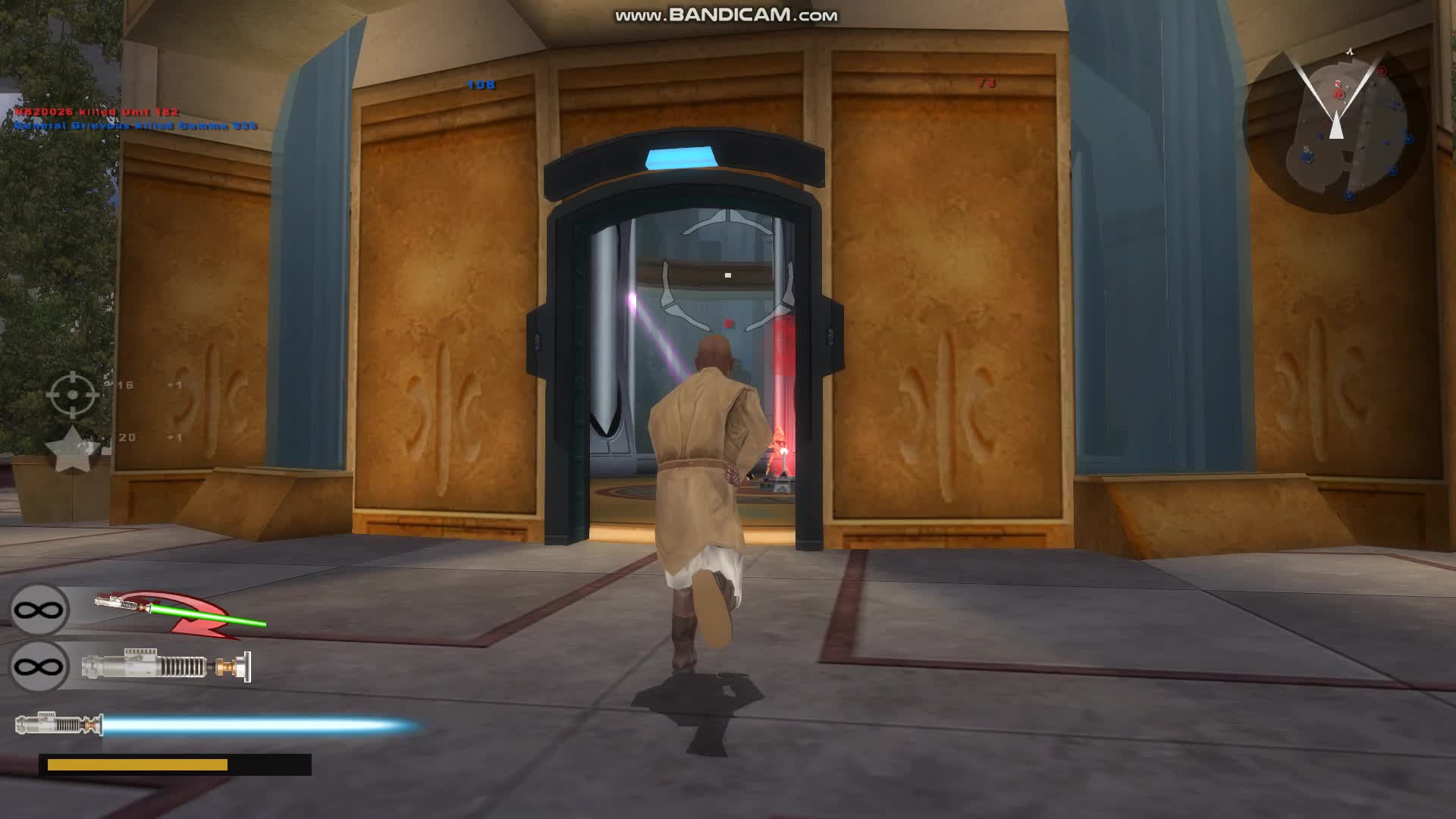Click the +20 point counter text
The width and height of the screenshot is (1456, 819).
(x=127, y=438)
